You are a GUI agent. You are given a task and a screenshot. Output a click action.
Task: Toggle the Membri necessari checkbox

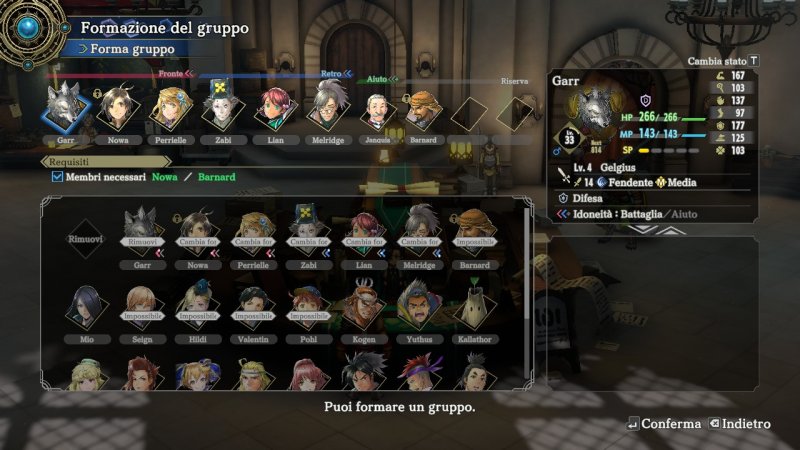pos(58,177)
